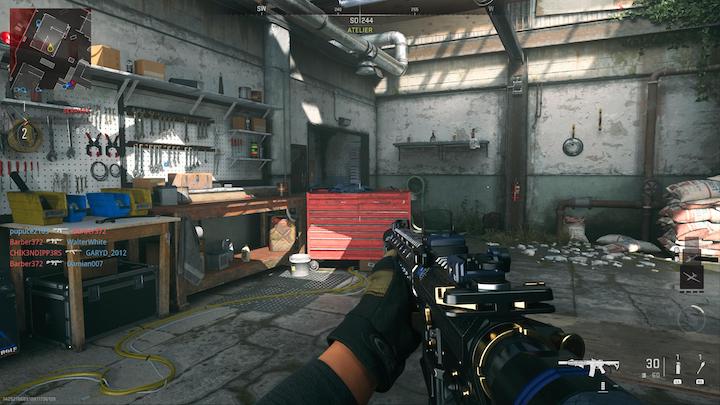Click the WalterWhite kill feed entry
Viewport: 720px width, 405px height.
pos(87,242)
